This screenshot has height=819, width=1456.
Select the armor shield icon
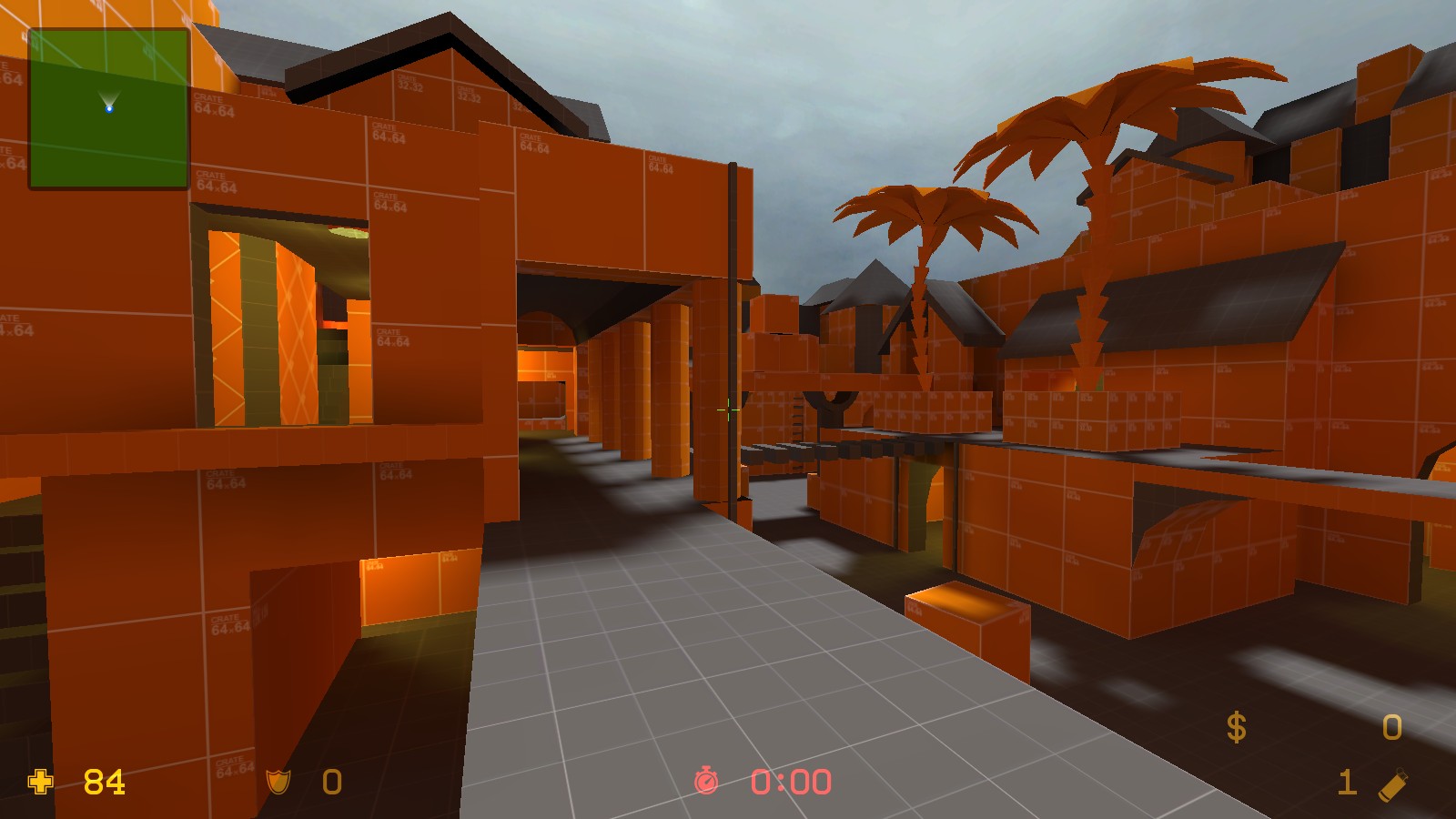click(278, 781)
